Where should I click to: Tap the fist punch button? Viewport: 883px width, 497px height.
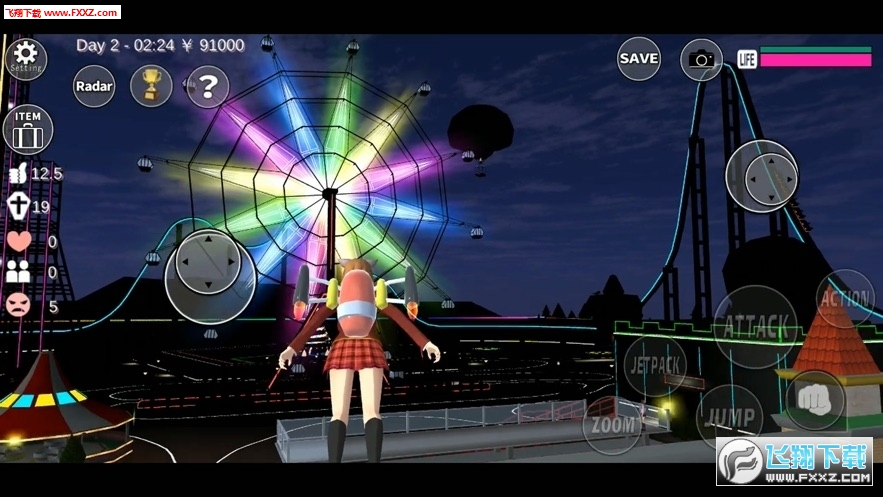[814, 399]
